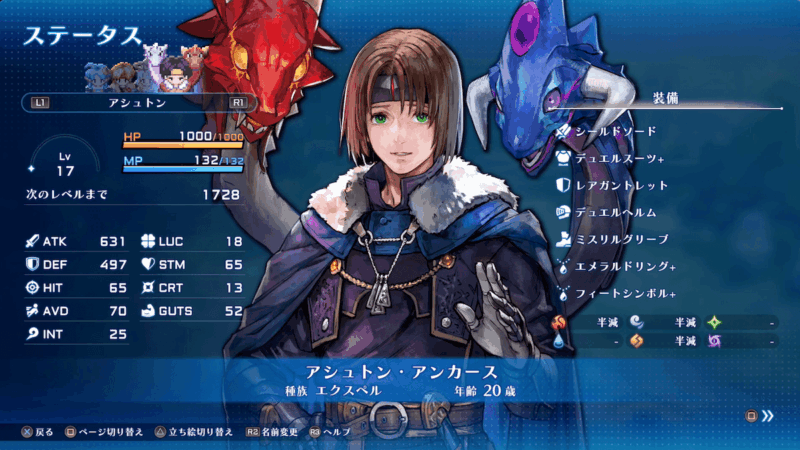This screenshot has width=800, height=450.
Task: Select the エメラルドリング+ accessory
Action: (x=625, y=267)
